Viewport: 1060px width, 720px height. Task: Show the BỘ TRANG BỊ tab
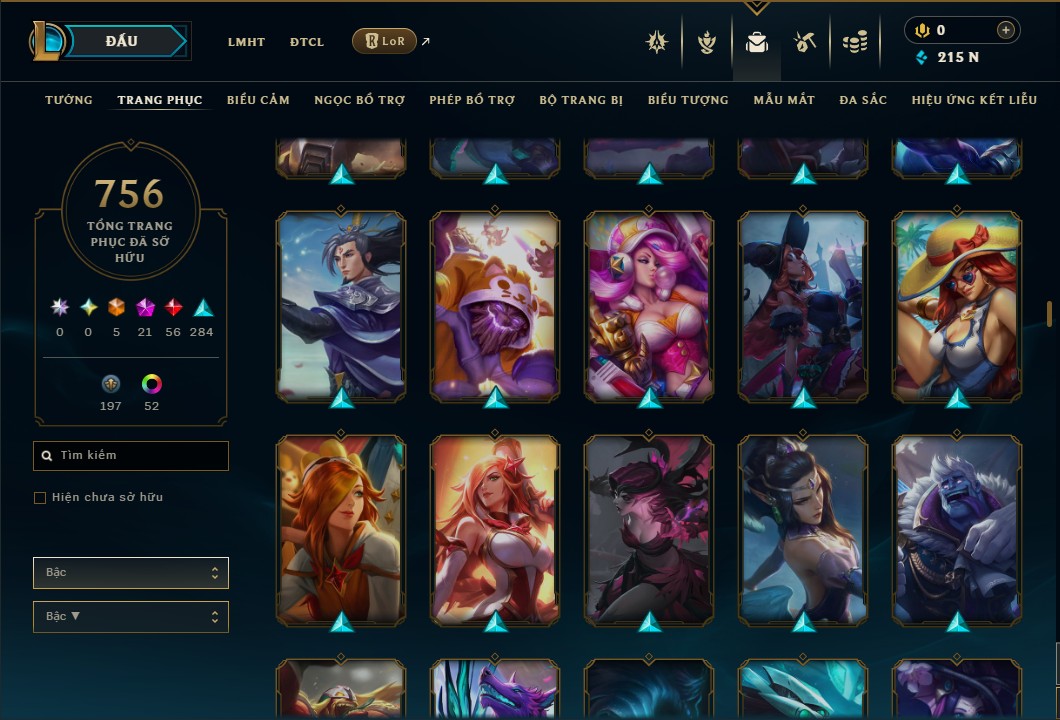581,100
